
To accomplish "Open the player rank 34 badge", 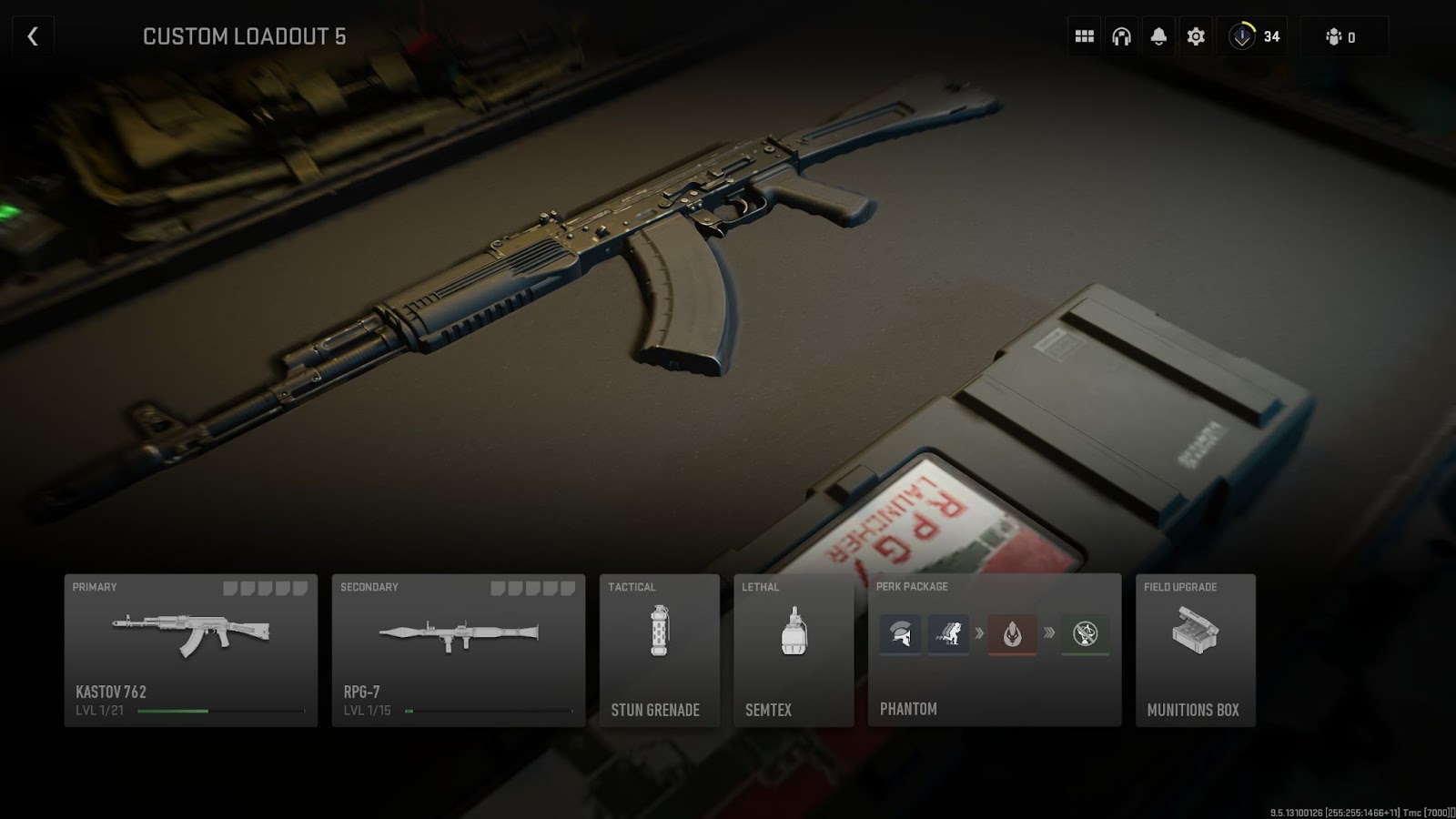I will [x=1255, y=36].
